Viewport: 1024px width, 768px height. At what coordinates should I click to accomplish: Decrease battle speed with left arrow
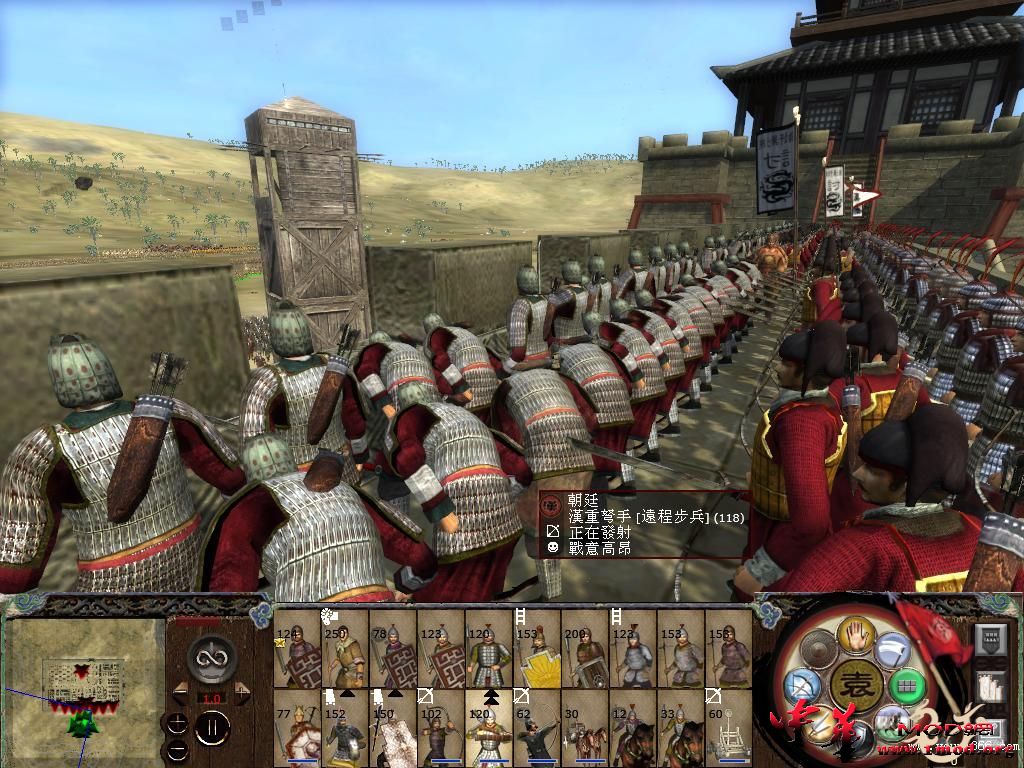(x=181, y=691)
